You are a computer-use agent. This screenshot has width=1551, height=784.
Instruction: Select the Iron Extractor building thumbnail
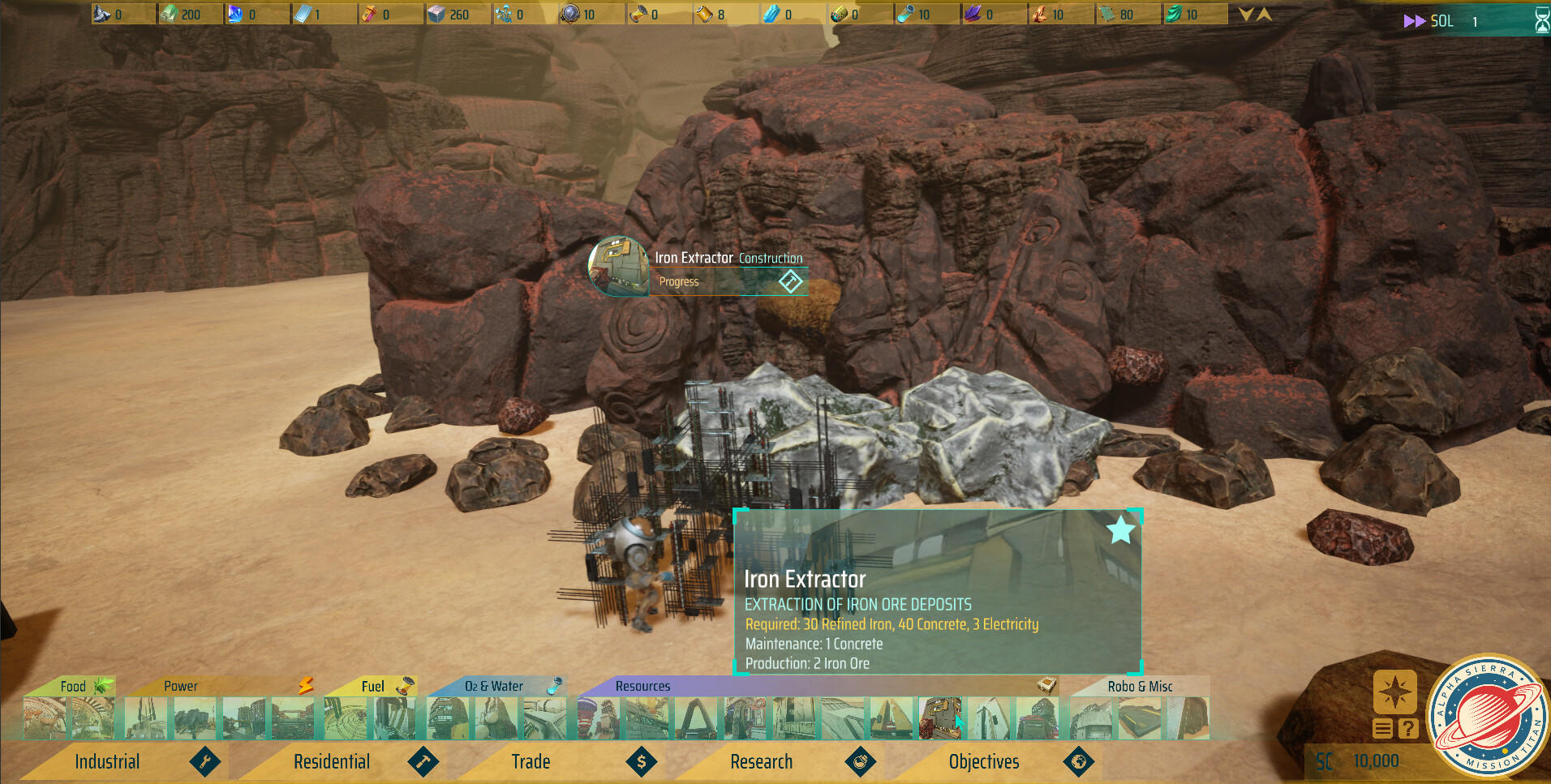(939, 718)
